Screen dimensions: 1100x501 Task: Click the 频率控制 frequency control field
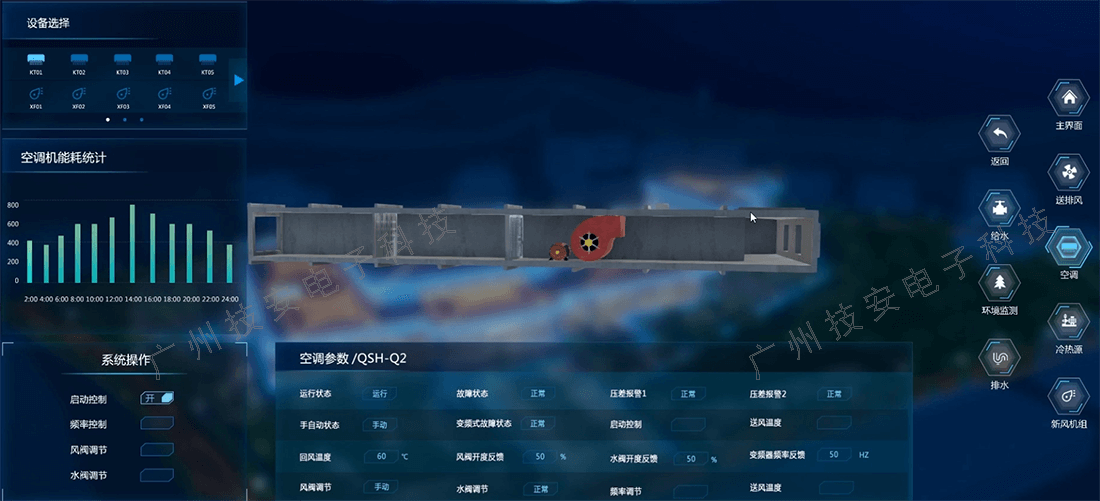pos(158,424)
